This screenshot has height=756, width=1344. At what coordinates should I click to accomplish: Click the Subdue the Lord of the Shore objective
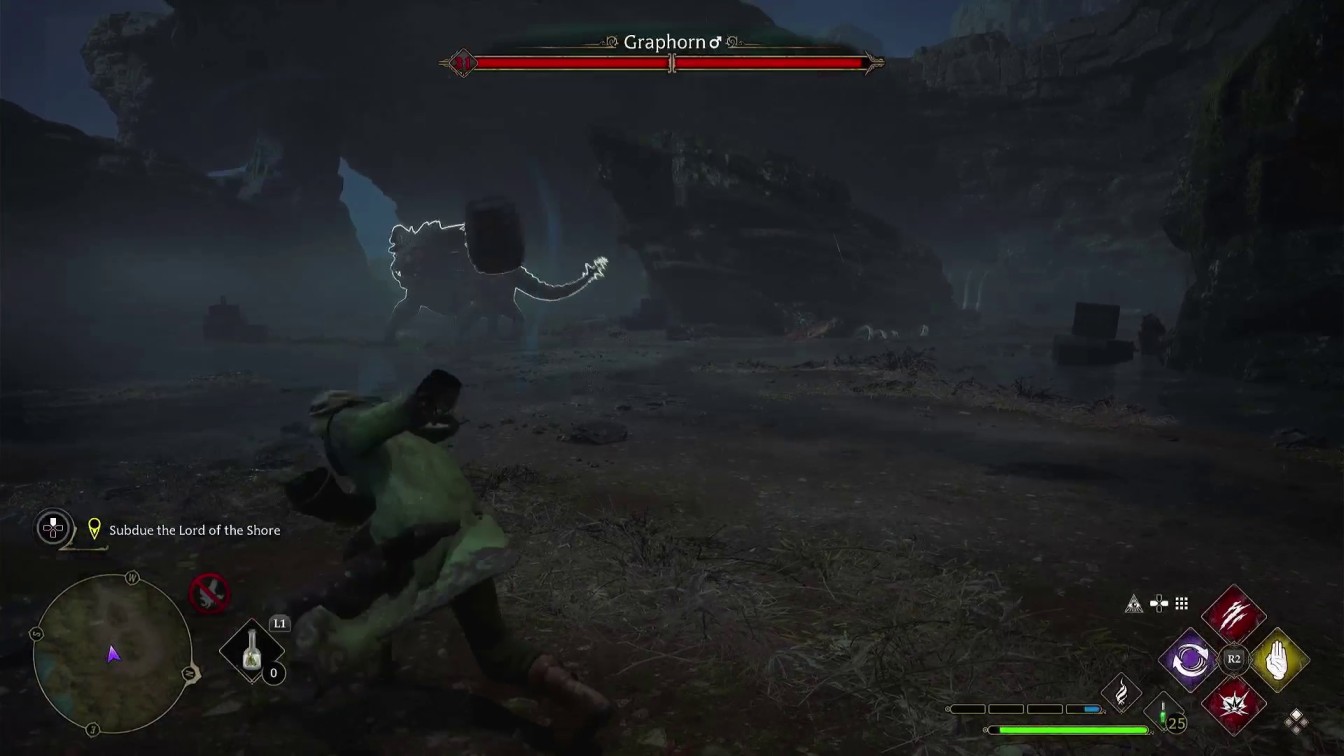(195, 530)
